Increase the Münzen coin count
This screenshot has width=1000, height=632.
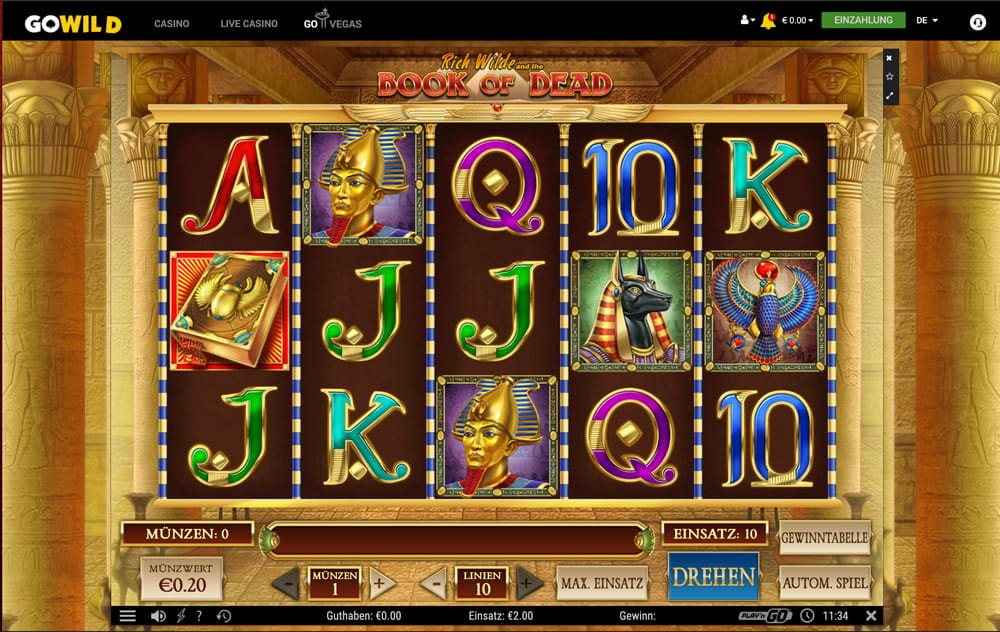(381, 583)
